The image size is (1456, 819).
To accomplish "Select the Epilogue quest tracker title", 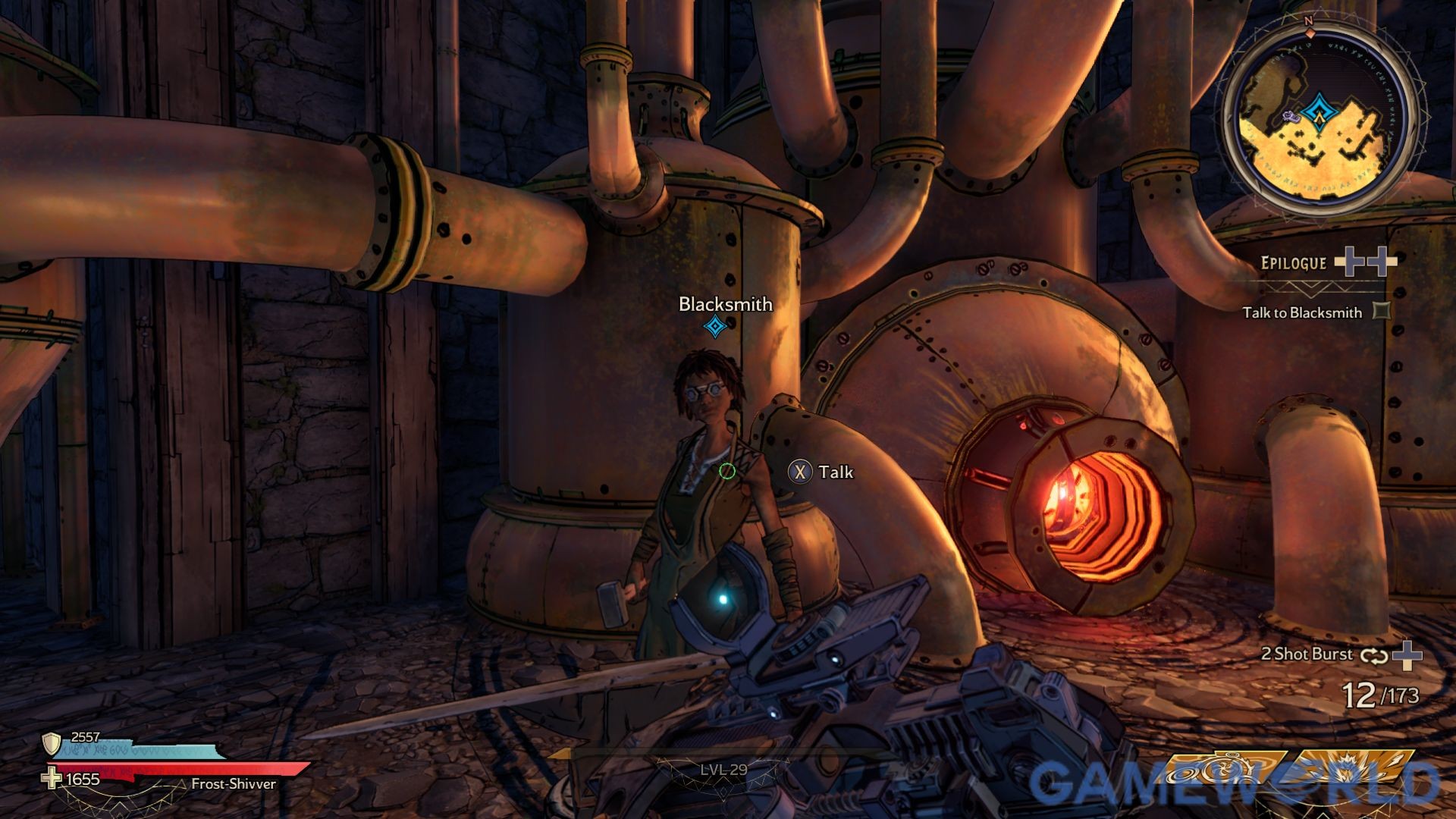I will click(x=1293, y=263).
